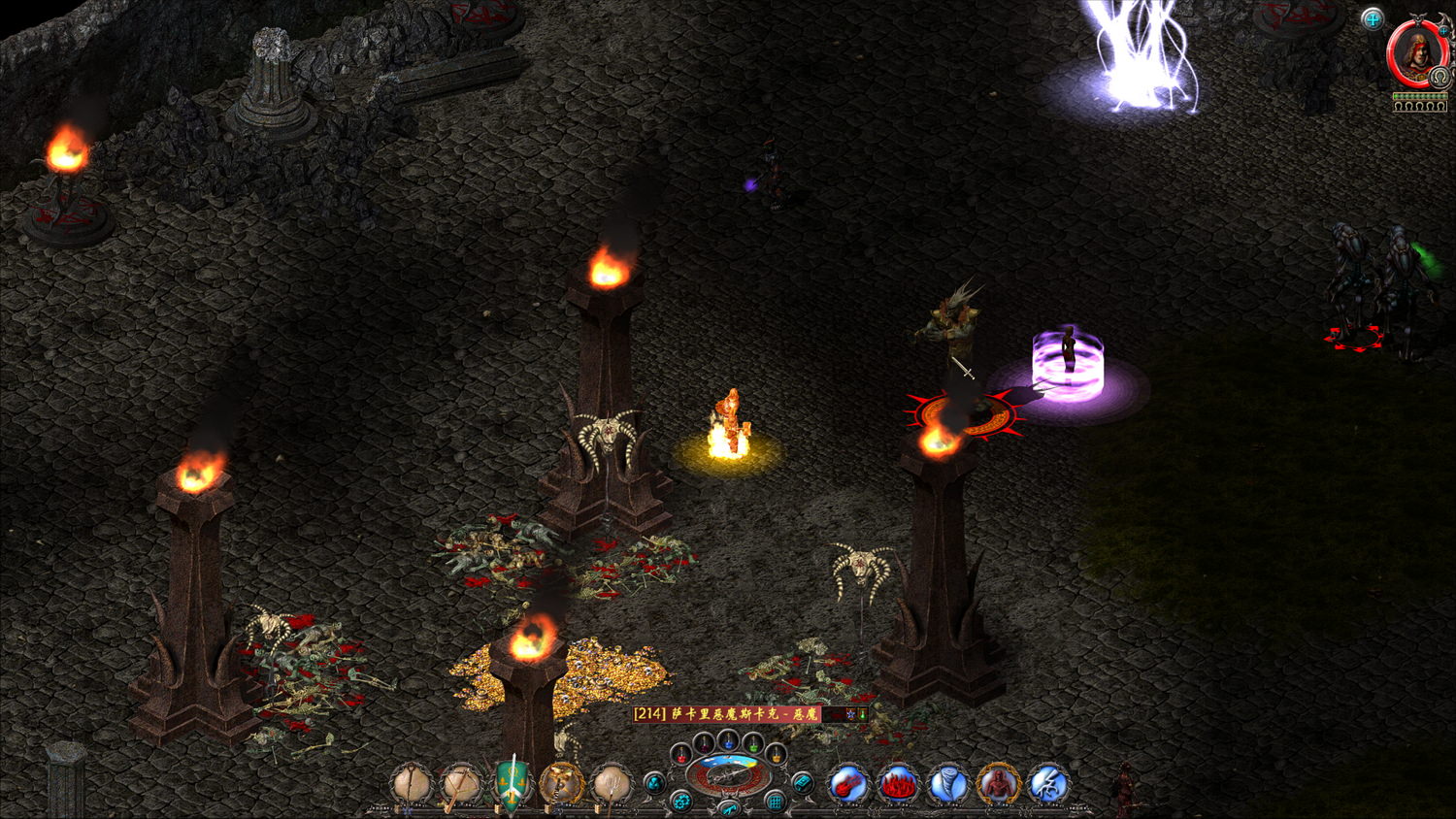Image resolution: width=1456 pixels, height=819 pixels.
Task: Use the blue potion
Action: pos(728,740)
